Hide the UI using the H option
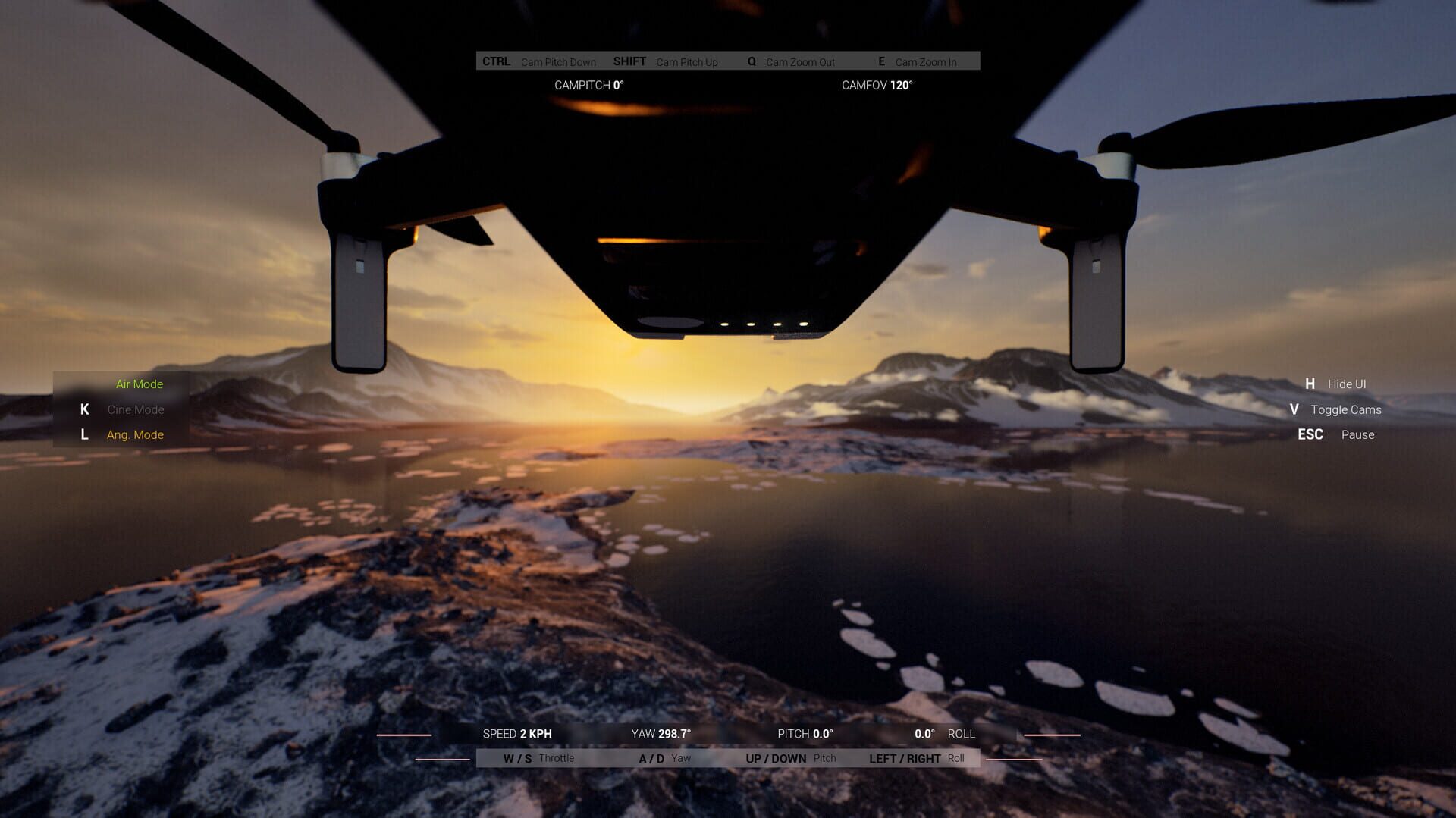This screenshot has width=1456, height=818. pos(1335,384)
